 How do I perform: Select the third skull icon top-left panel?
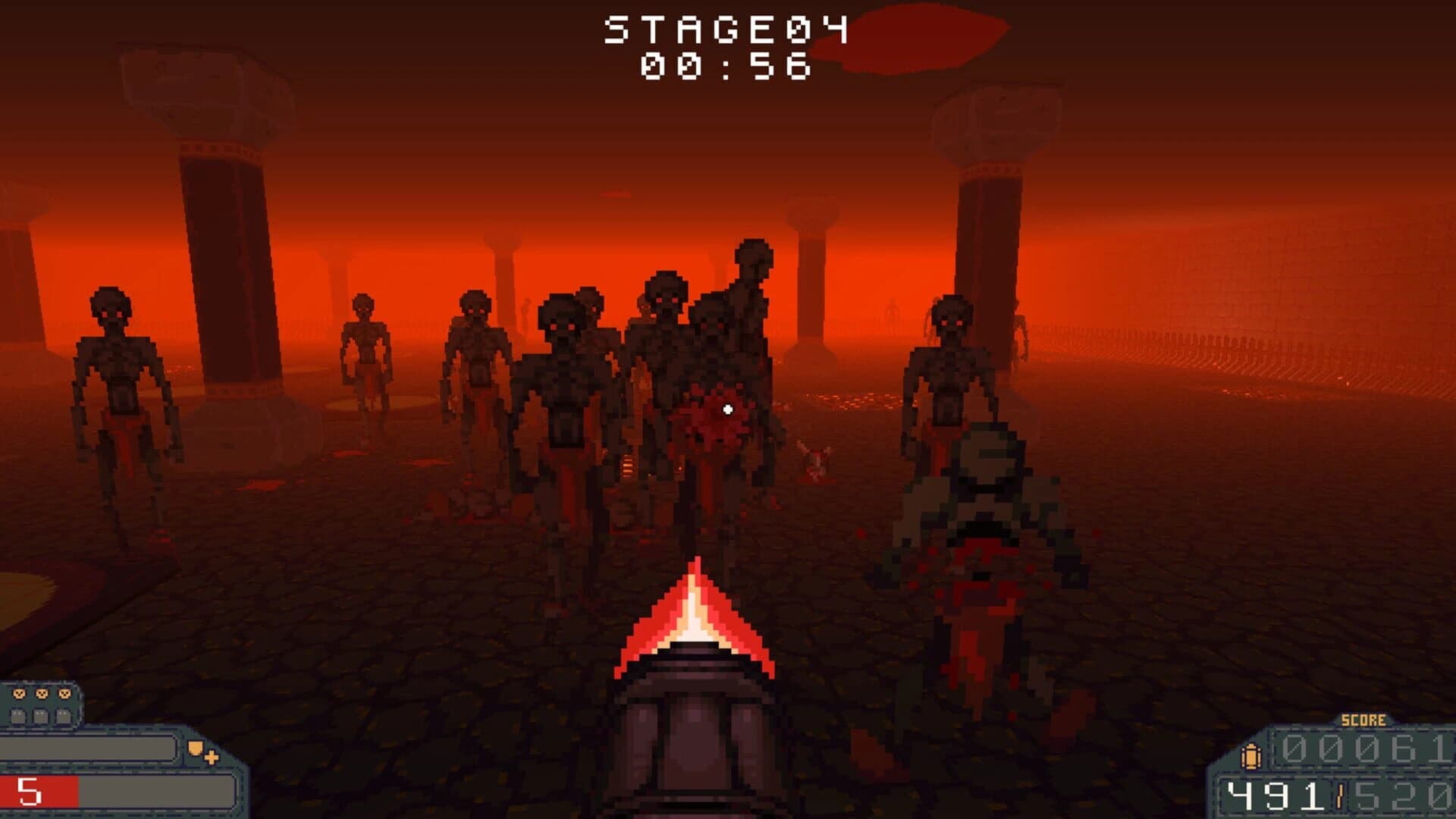64,694
